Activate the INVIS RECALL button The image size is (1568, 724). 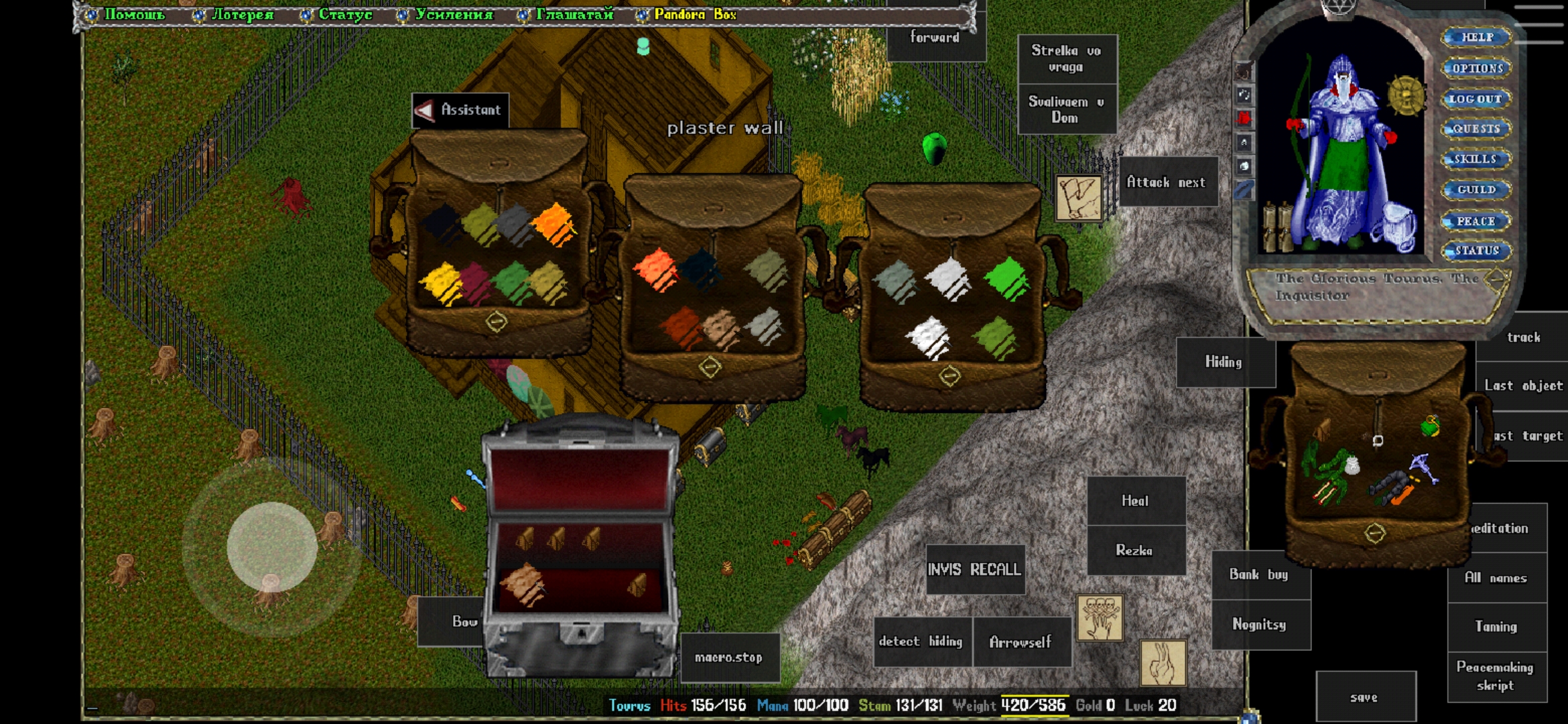click(974, 569)
